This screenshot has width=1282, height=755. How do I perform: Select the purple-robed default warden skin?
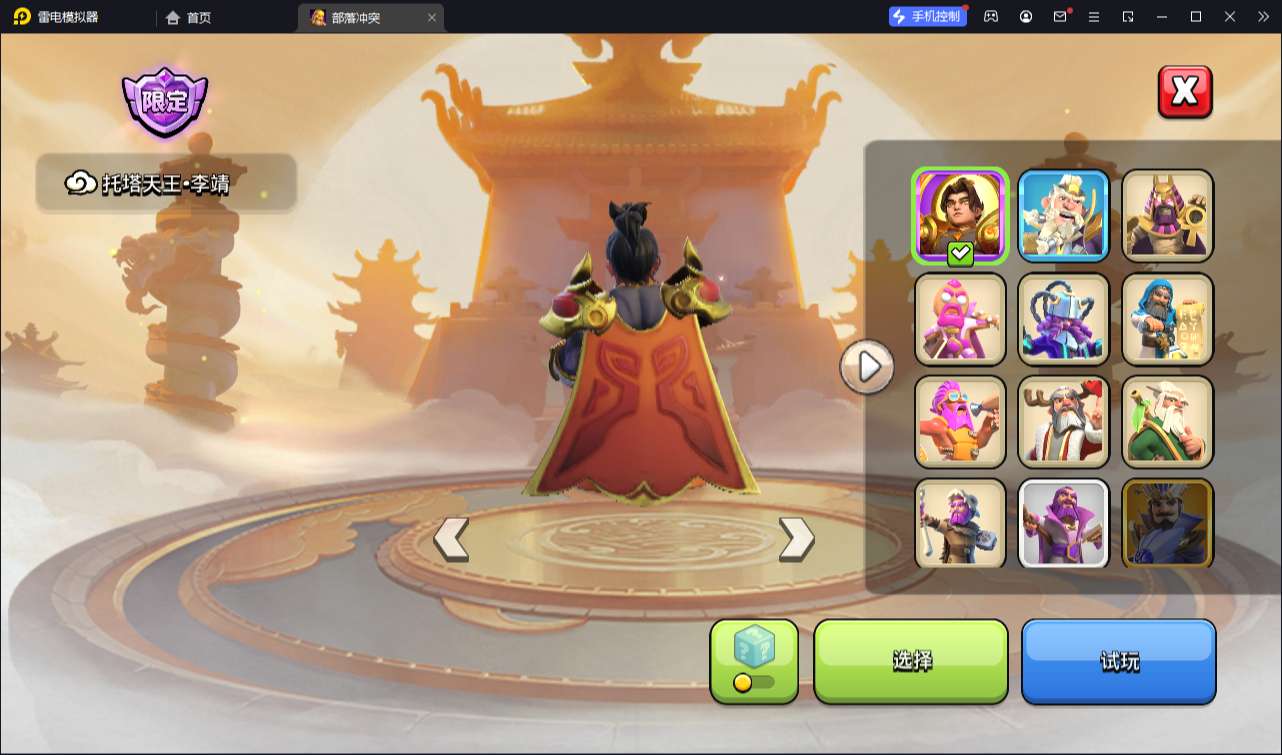point(1064,524)
